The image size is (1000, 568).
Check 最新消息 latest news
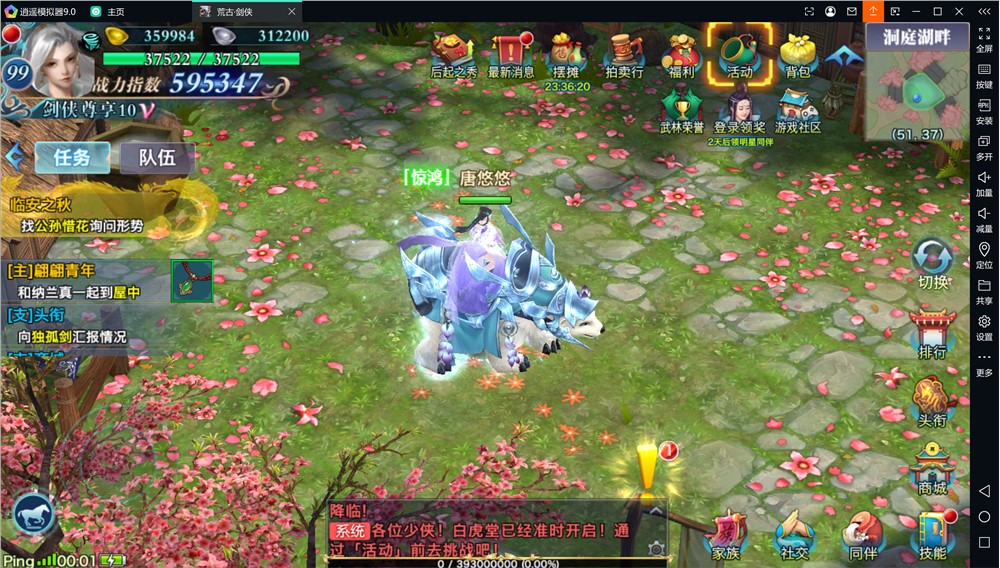click(x=510, y=53)
